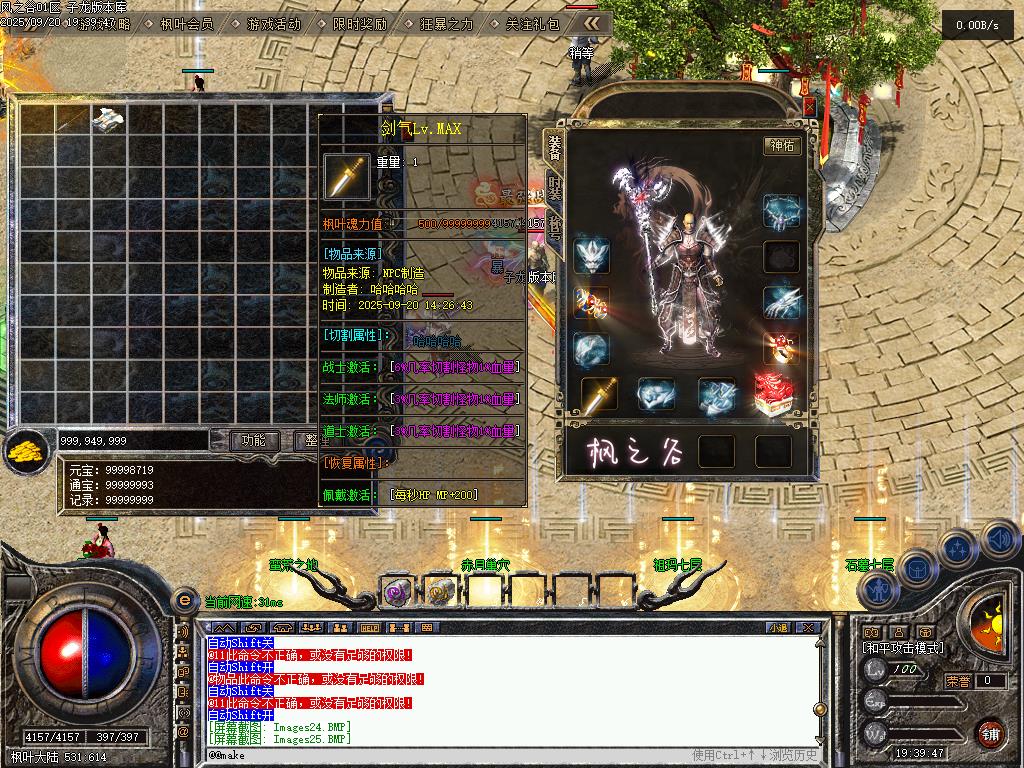Open the 游戏活动 events menu
This screenshot has height=768, width=1024.
click(273, 24)
